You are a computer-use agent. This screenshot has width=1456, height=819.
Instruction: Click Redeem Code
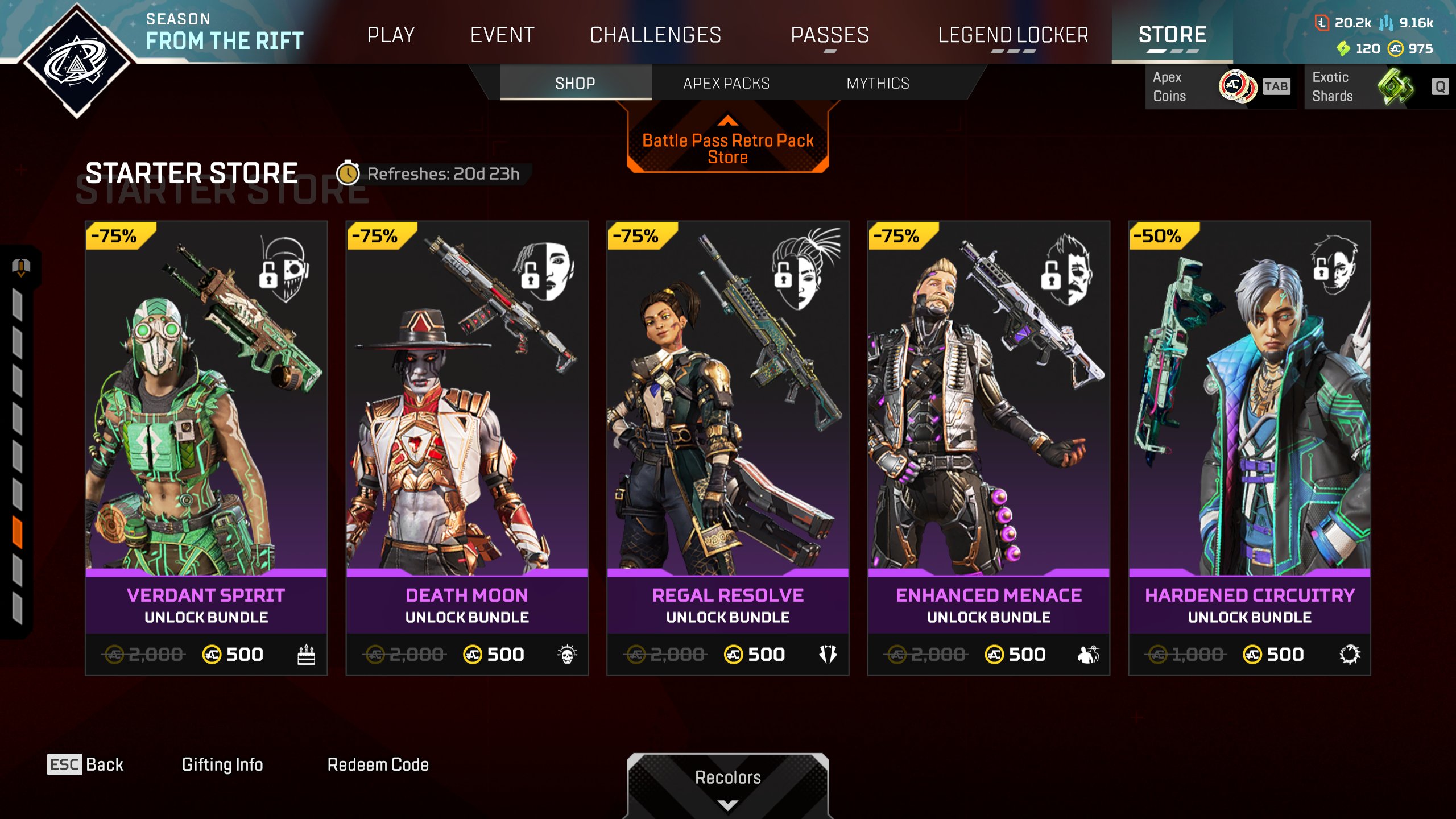coord(378,764)
